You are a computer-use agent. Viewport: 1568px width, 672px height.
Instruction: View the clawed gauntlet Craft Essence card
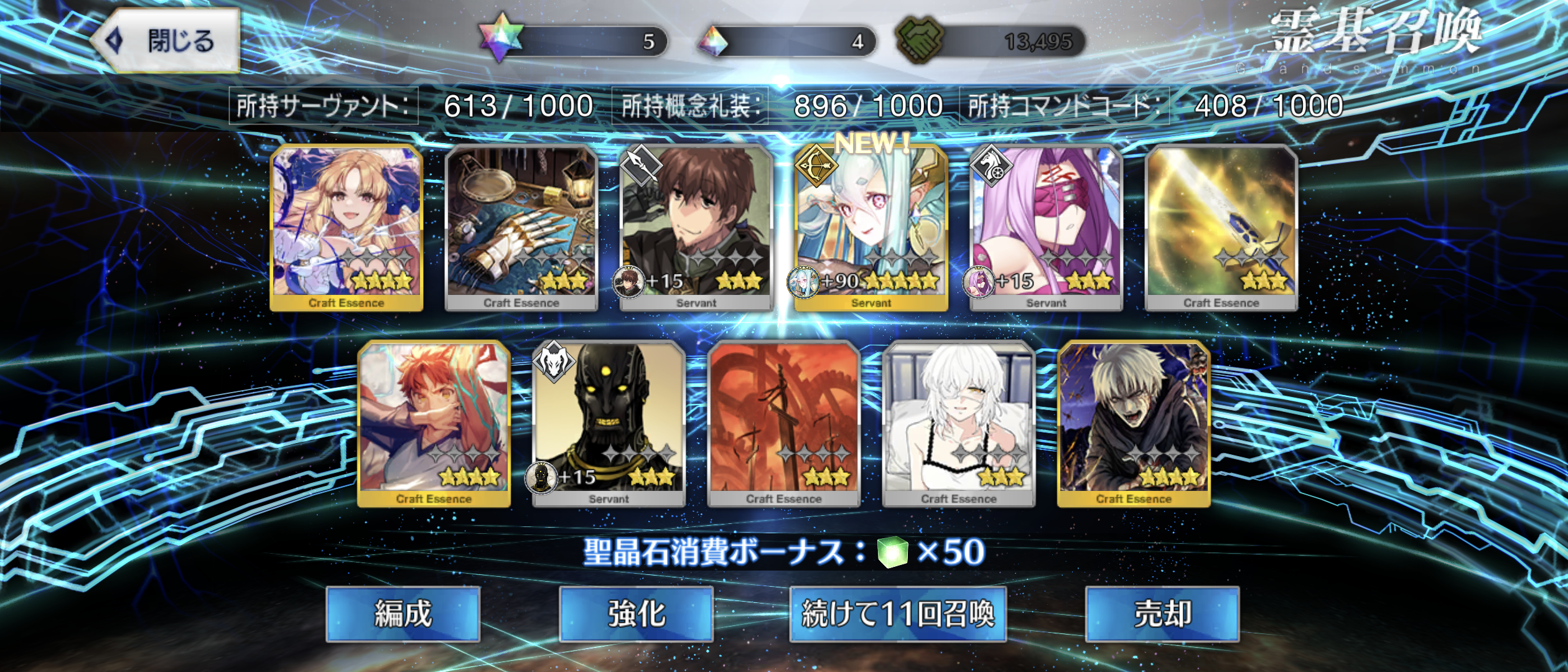[x=521, y=227]
